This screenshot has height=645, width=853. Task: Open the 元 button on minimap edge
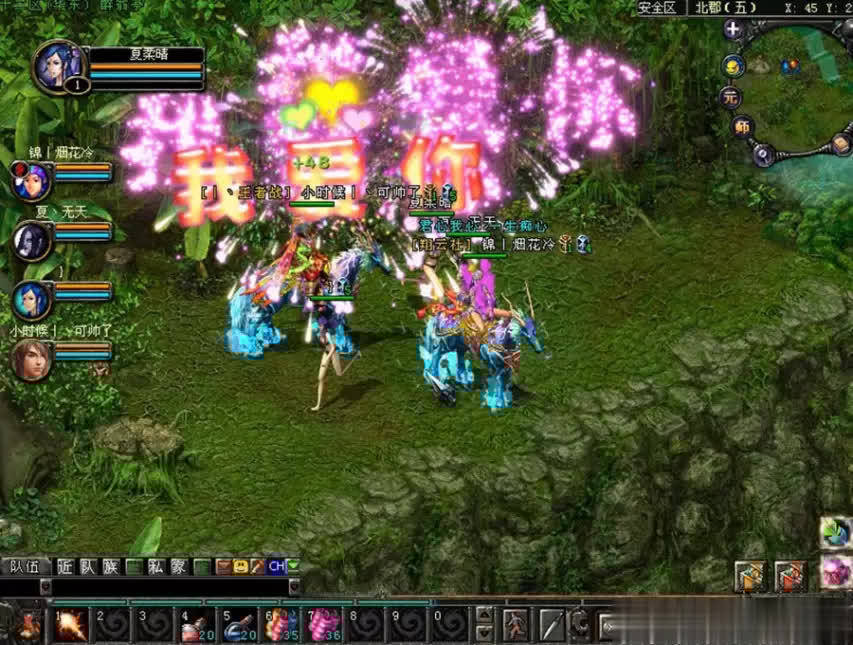[x=730, y=97]
